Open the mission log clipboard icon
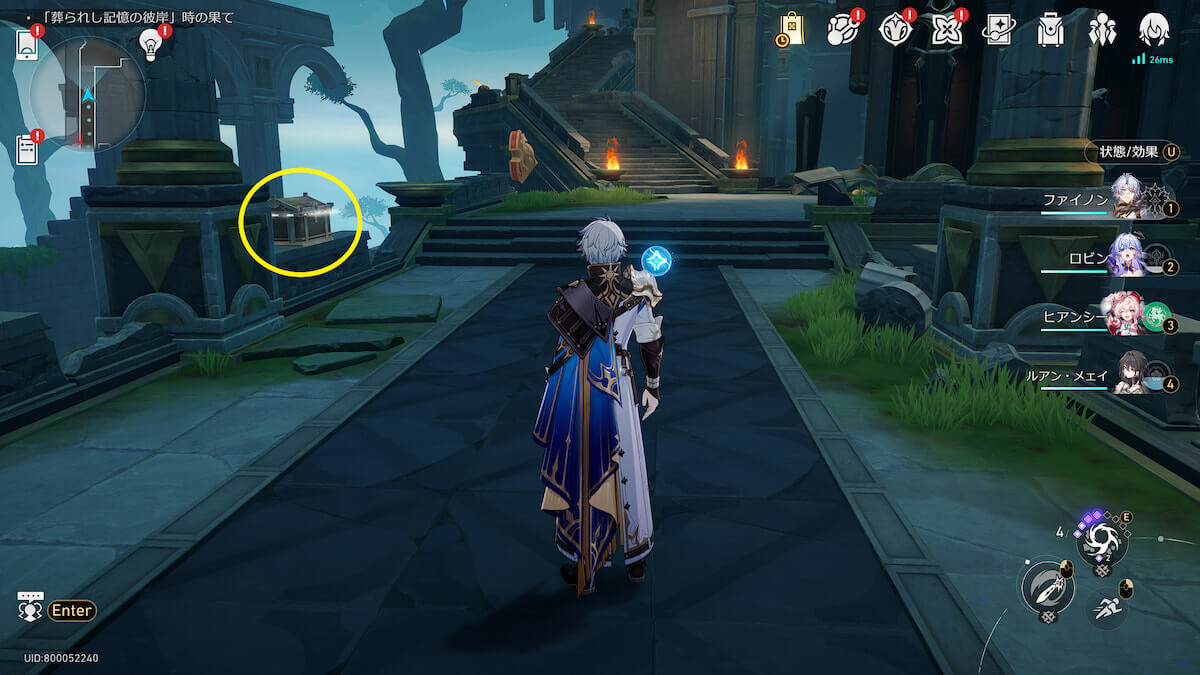The image size is (1200, 675). tap(28, 150)
